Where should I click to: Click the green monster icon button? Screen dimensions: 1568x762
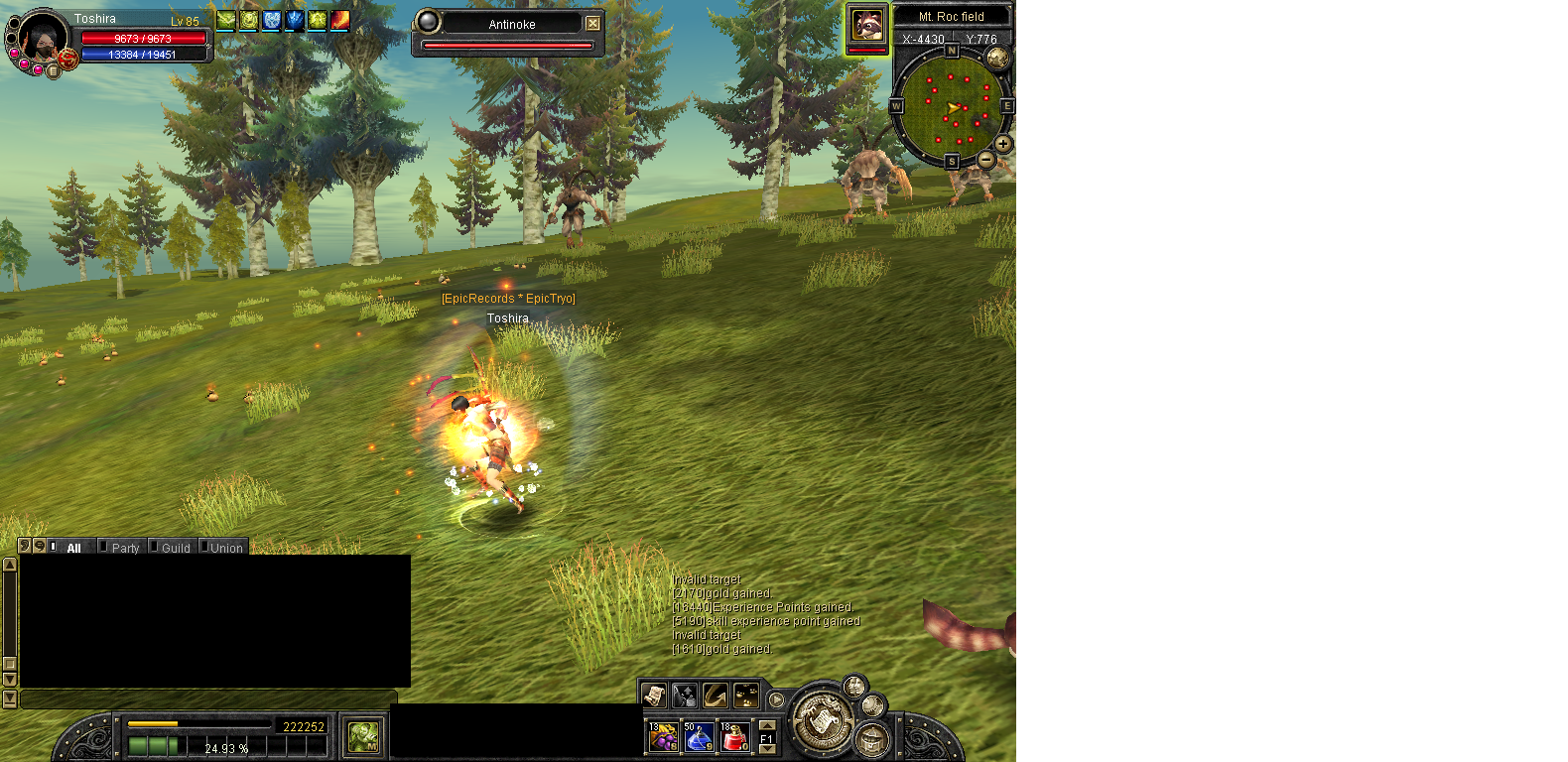tap(364, 737)
